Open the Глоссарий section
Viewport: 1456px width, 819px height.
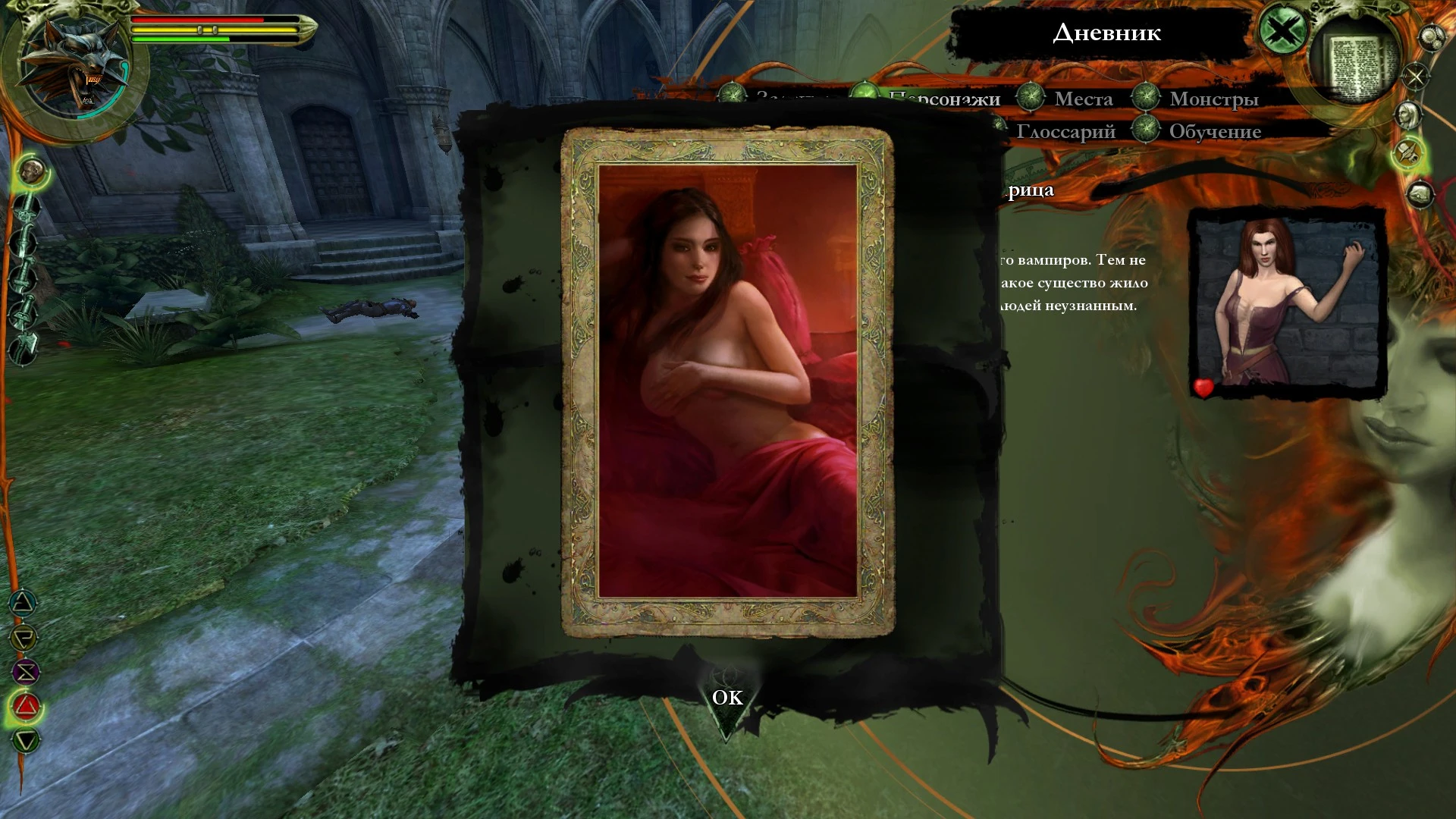pos(1068,130)
